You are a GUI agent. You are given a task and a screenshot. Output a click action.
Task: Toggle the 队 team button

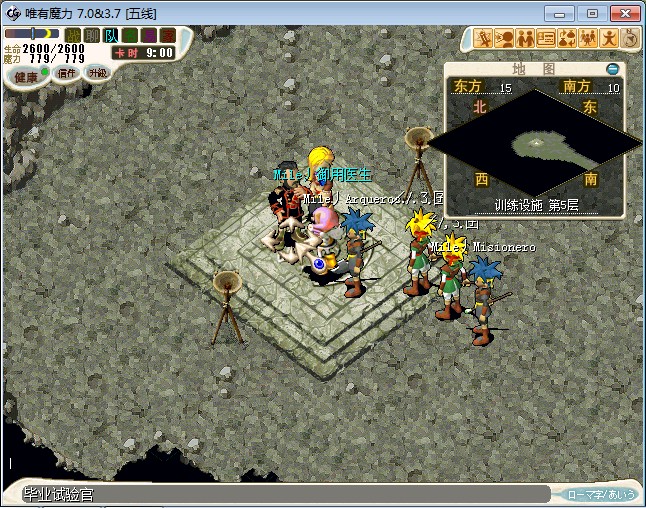click(x=110, y=35)
